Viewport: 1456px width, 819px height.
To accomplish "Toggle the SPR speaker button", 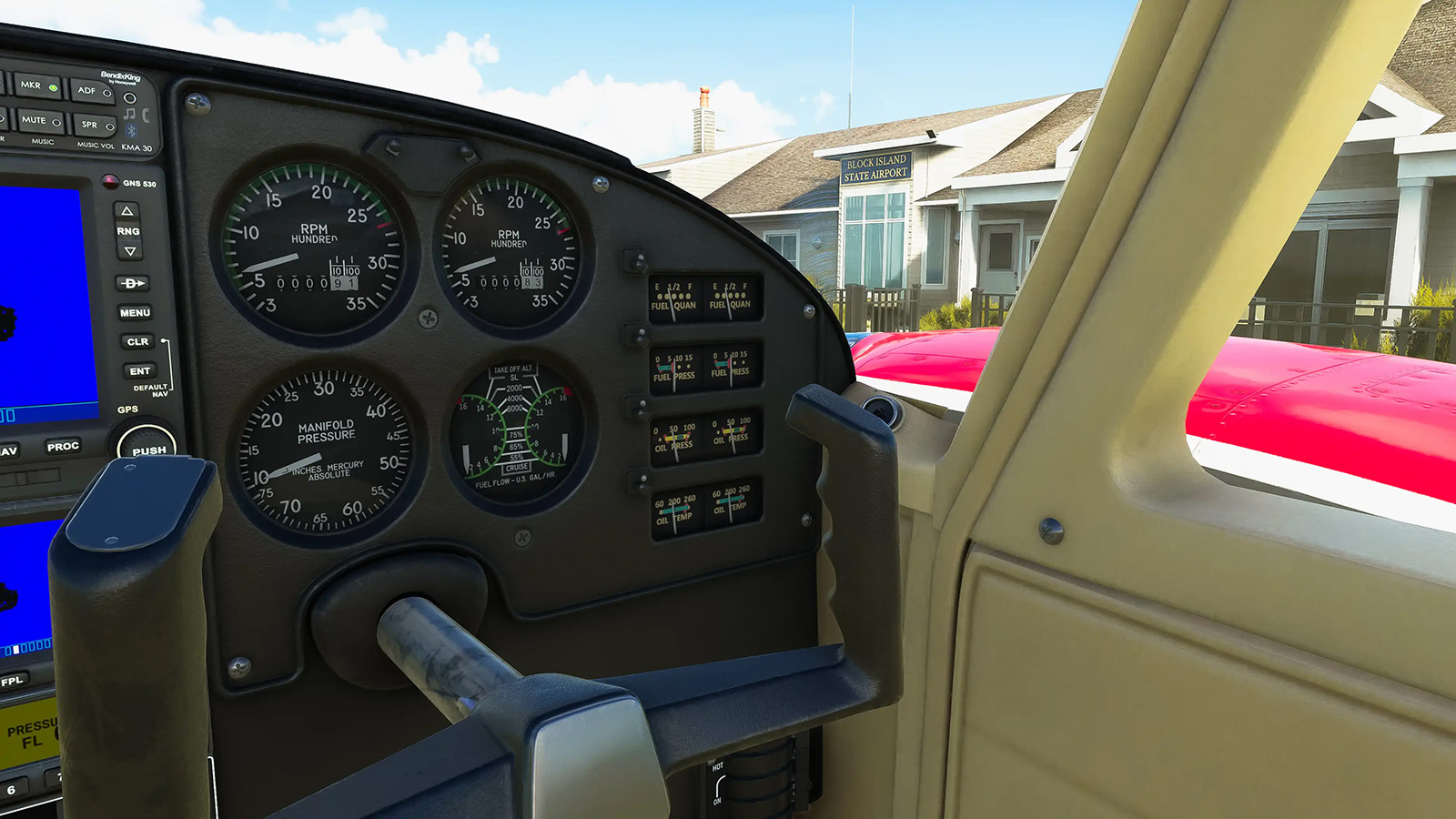I will [95, 125].
